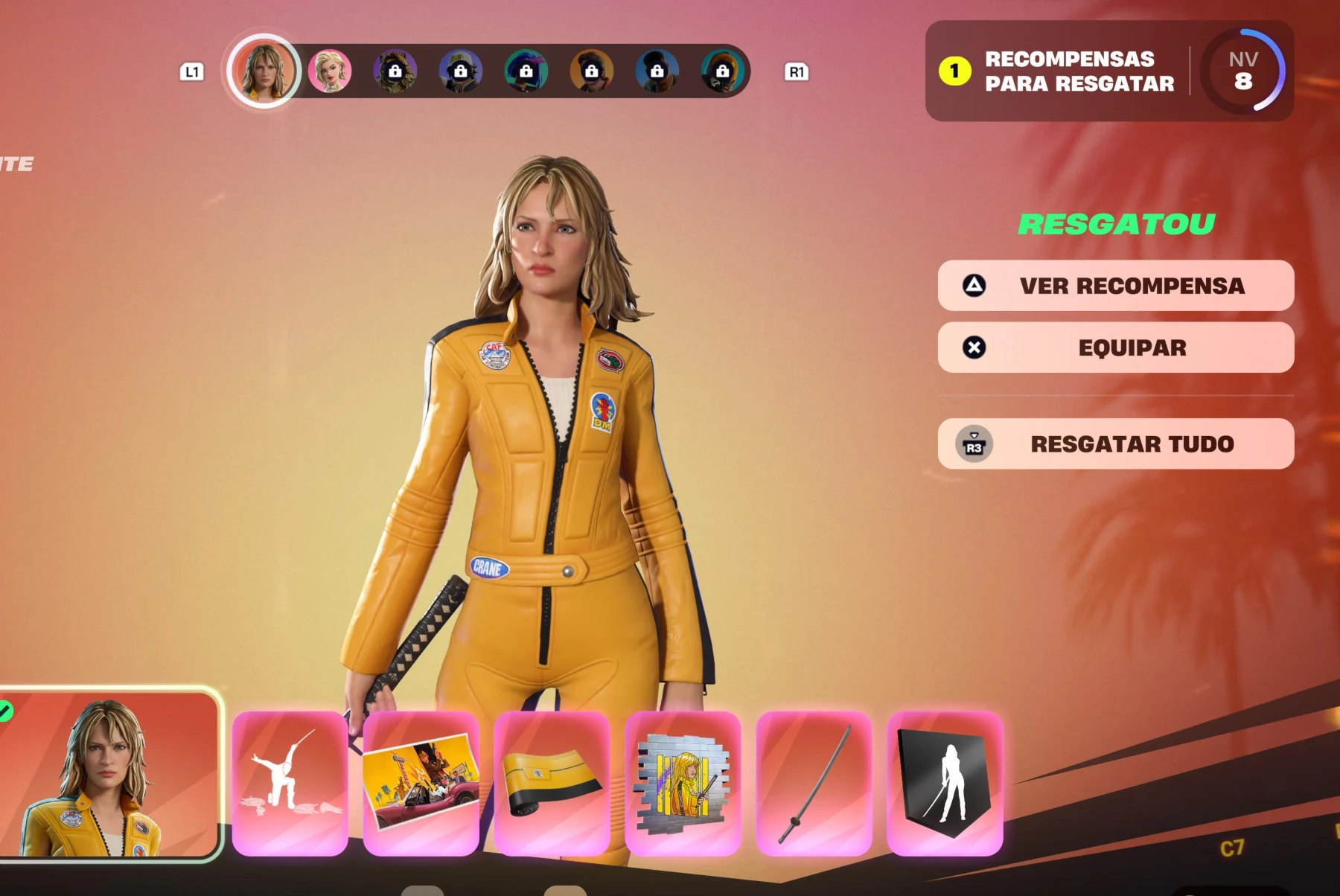Screen dimensions: 1340x896
Task: Pick the locked blue-haired character on green portrait
Action: click(x=526, y=71)
